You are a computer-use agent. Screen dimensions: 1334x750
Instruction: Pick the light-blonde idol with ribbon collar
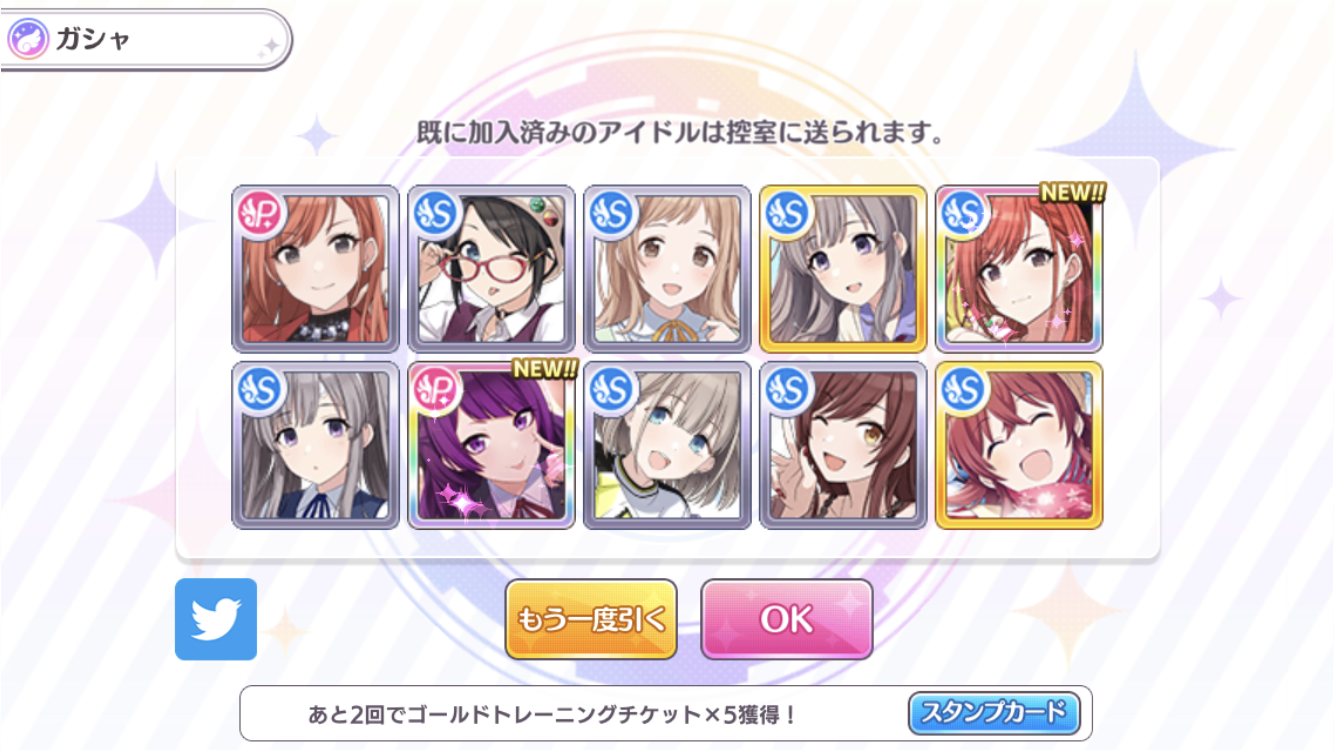pyautogui.click(x=667, y=269)
